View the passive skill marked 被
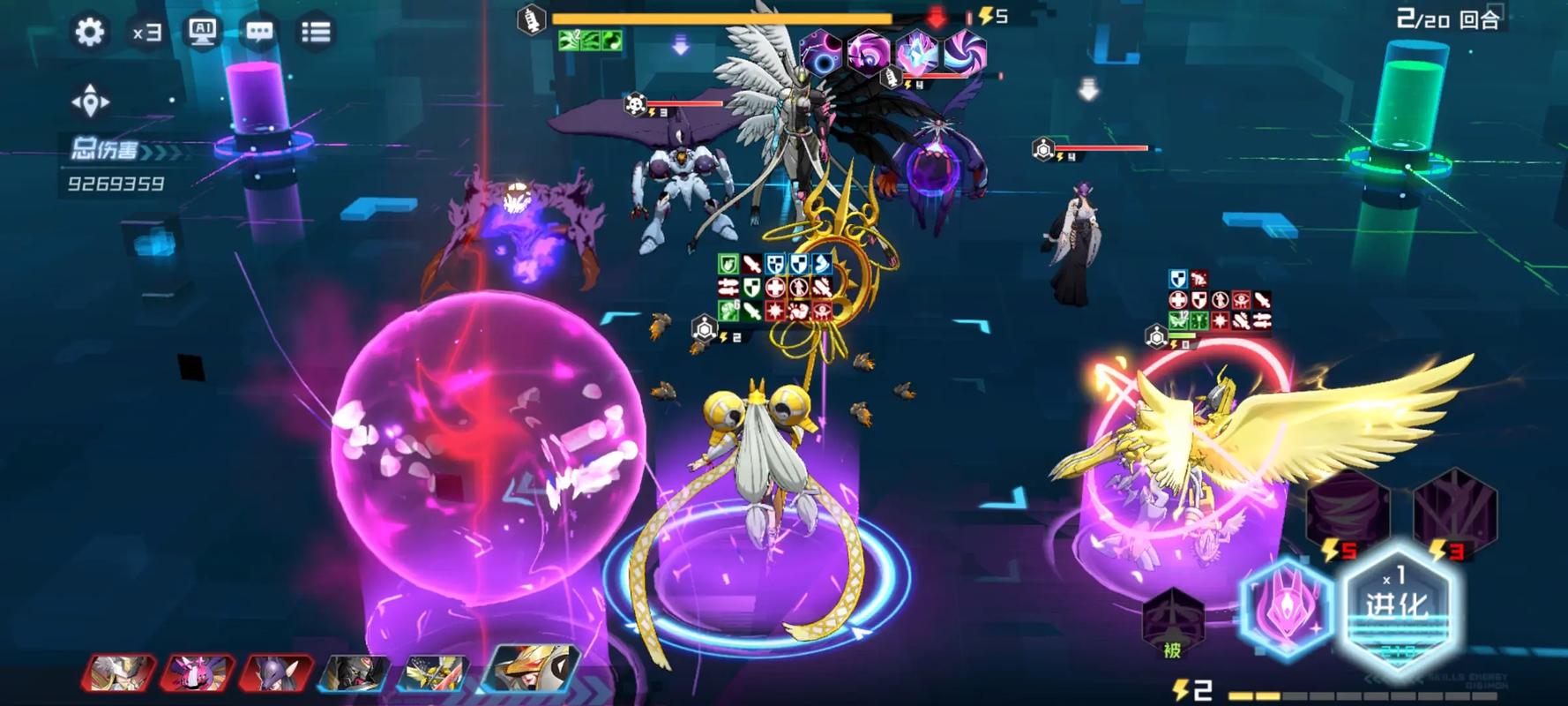1568x706 pixels. [1173, 622]
